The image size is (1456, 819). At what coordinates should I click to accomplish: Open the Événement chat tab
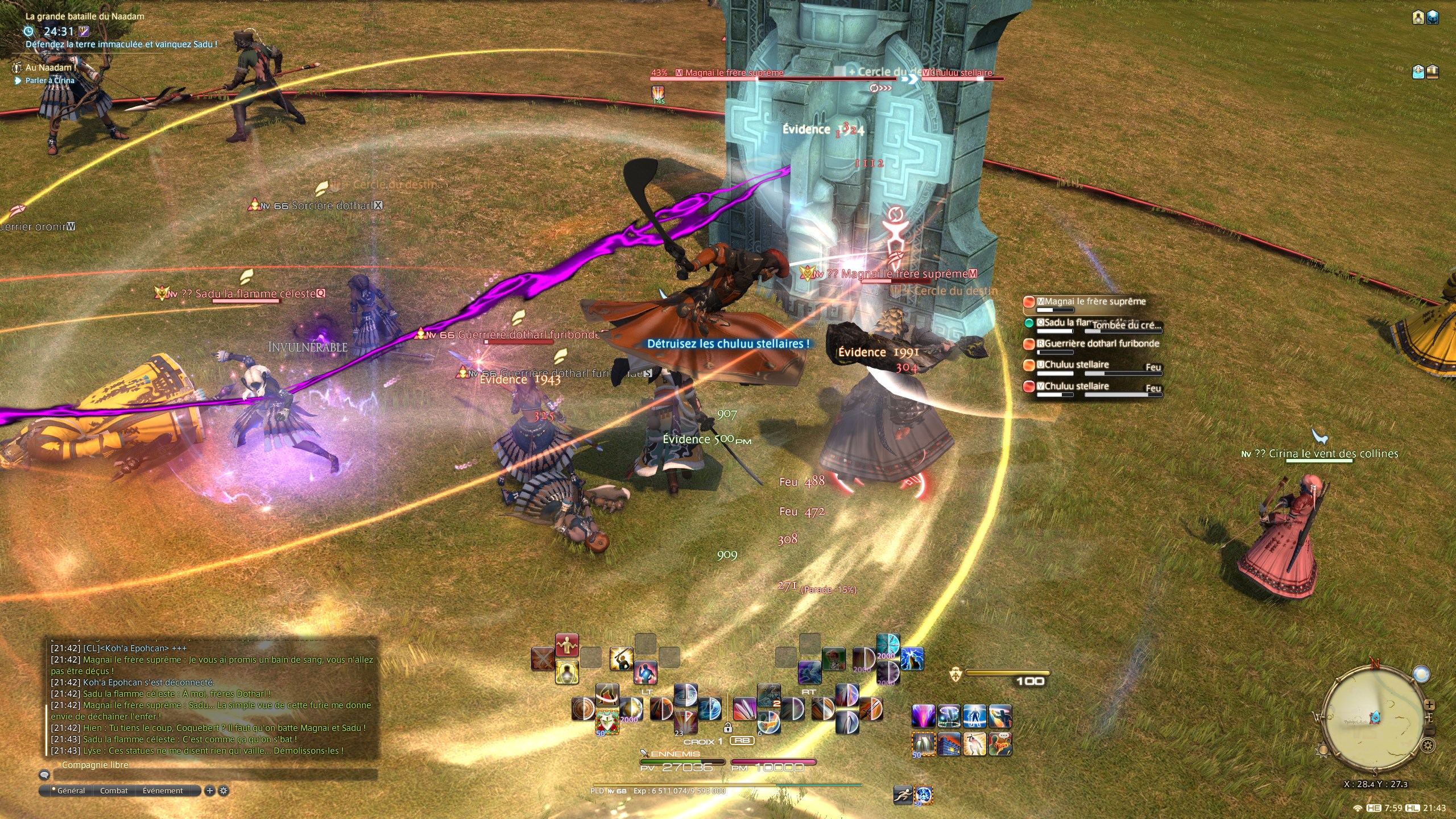(163, 791)
